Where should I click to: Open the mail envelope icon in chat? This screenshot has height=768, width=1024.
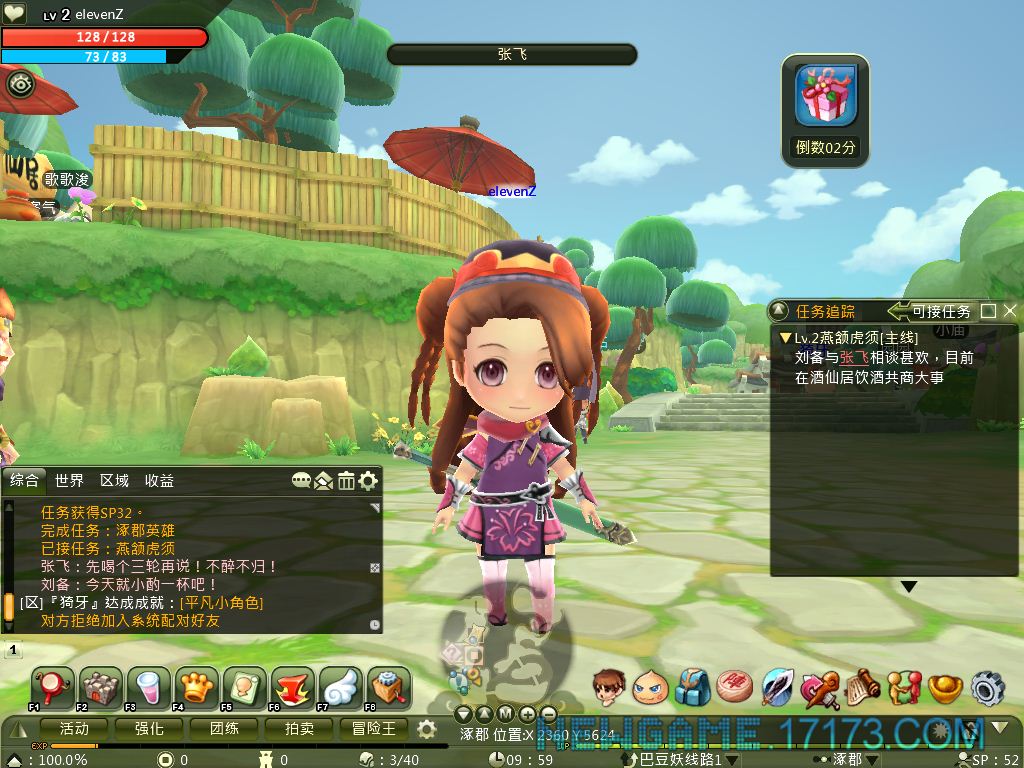pyautogui.click(x=323, y=481)
